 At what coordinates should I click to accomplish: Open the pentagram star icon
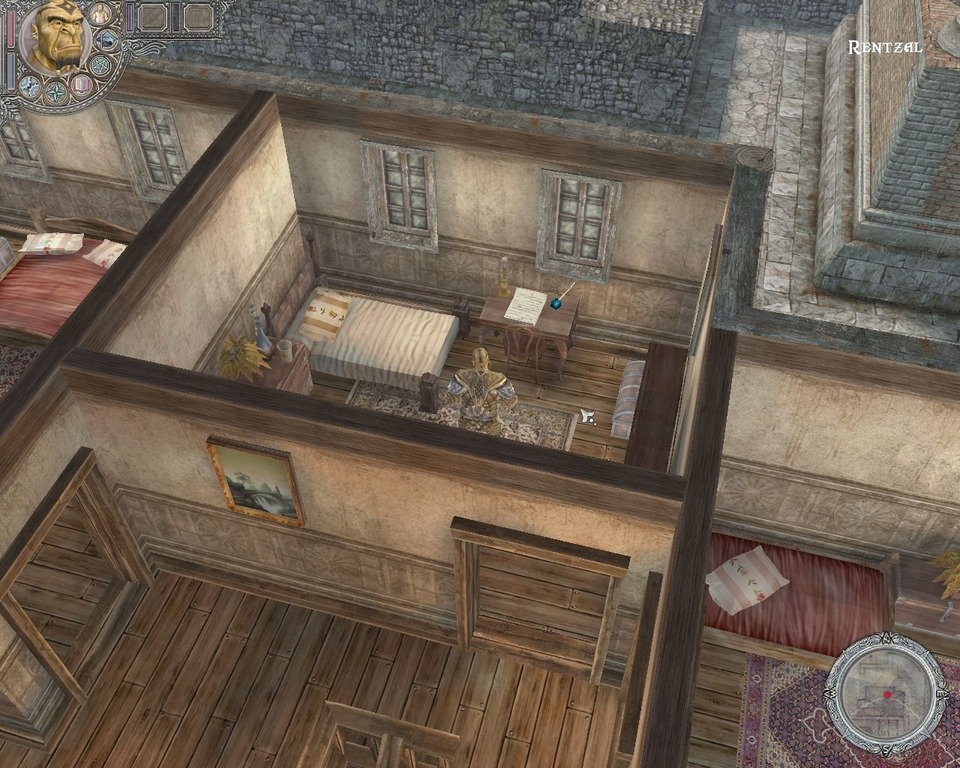[100, 66]
